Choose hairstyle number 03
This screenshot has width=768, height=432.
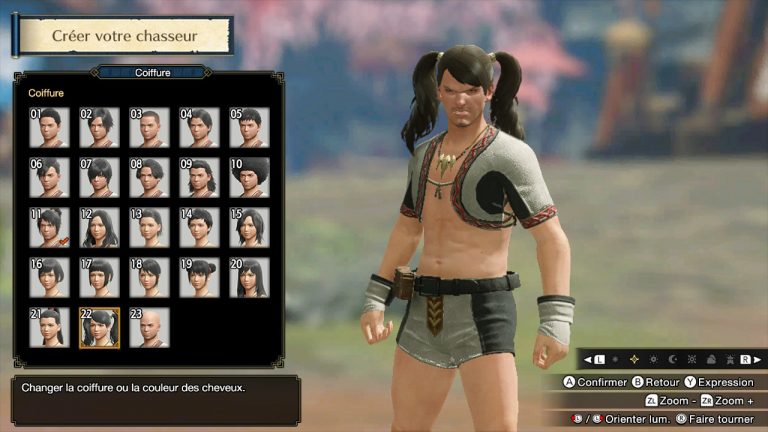point(149,128)
